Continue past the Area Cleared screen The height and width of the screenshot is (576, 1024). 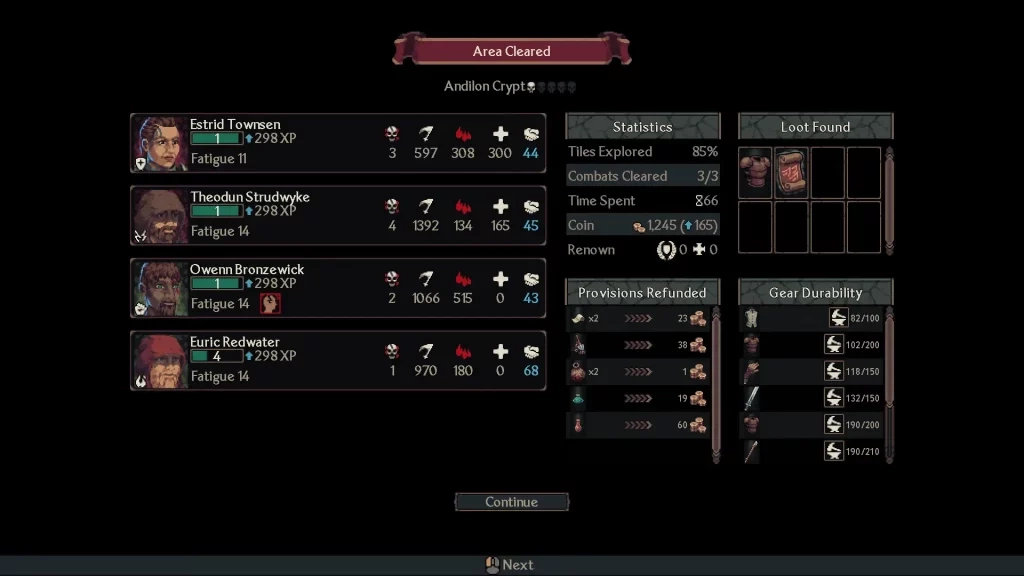click(x=511, y=502)
